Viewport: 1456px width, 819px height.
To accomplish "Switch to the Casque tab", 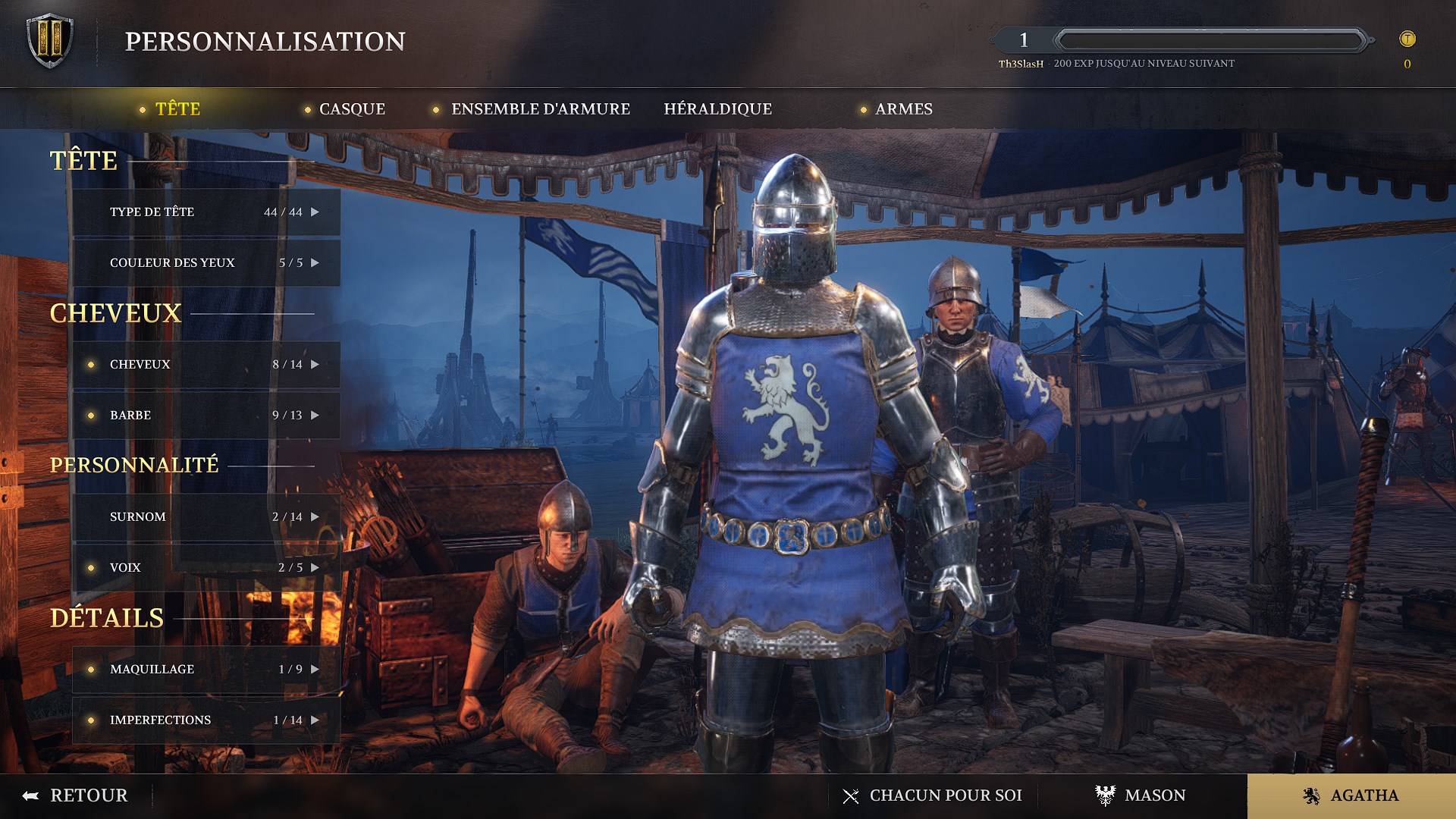I will click(352, 109).
